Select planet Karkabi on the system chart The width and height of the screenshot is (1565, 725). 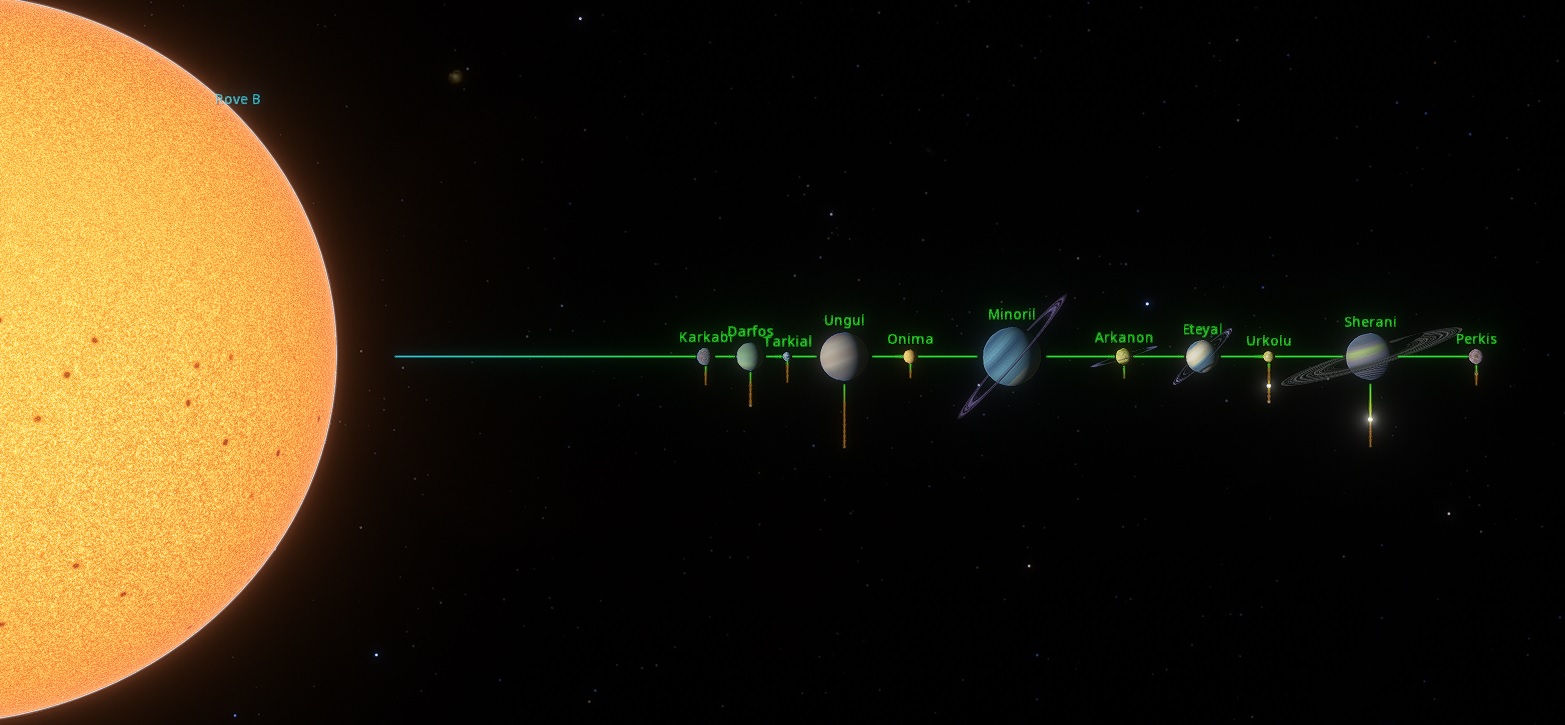pos(704,356)
